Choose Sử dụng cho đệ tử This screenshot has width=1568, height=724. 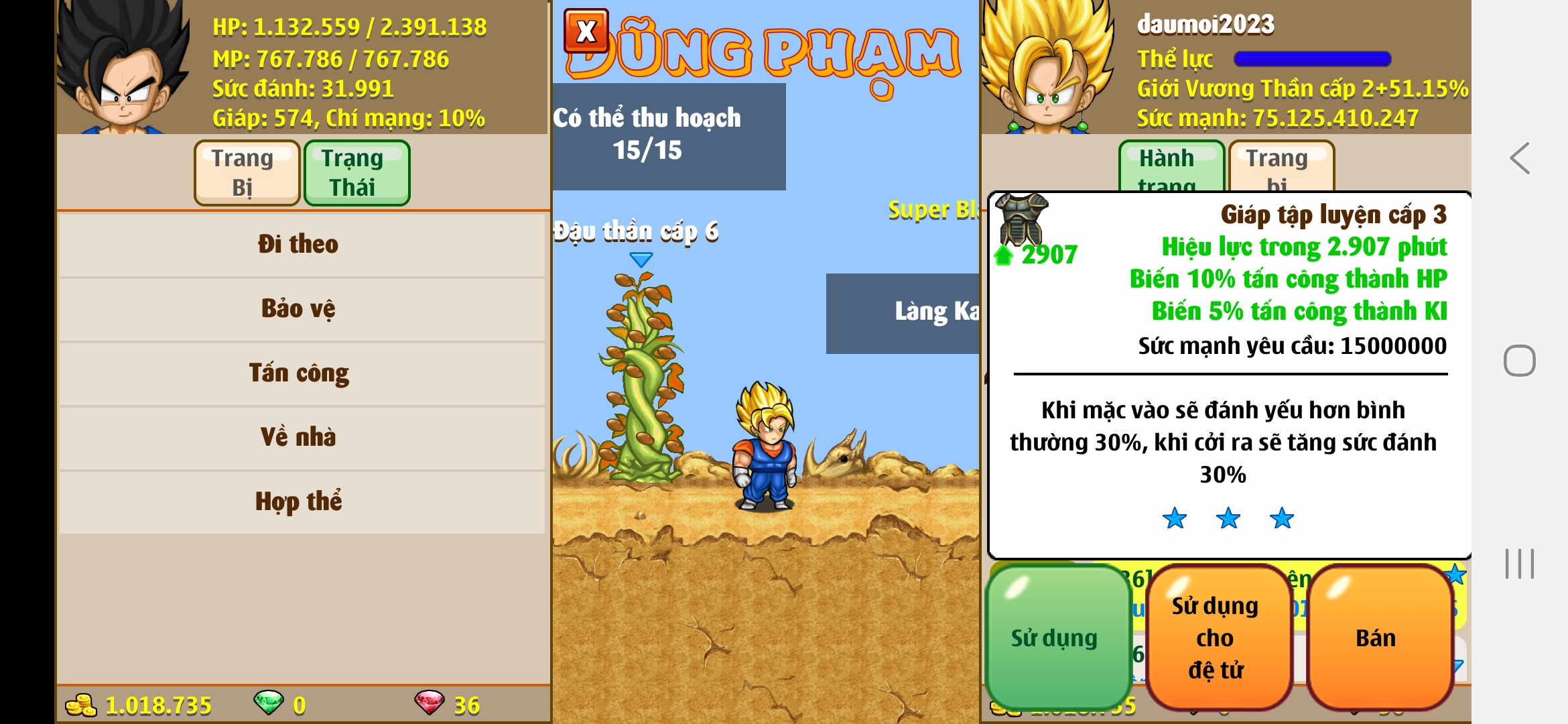(x=1216, y=638)
